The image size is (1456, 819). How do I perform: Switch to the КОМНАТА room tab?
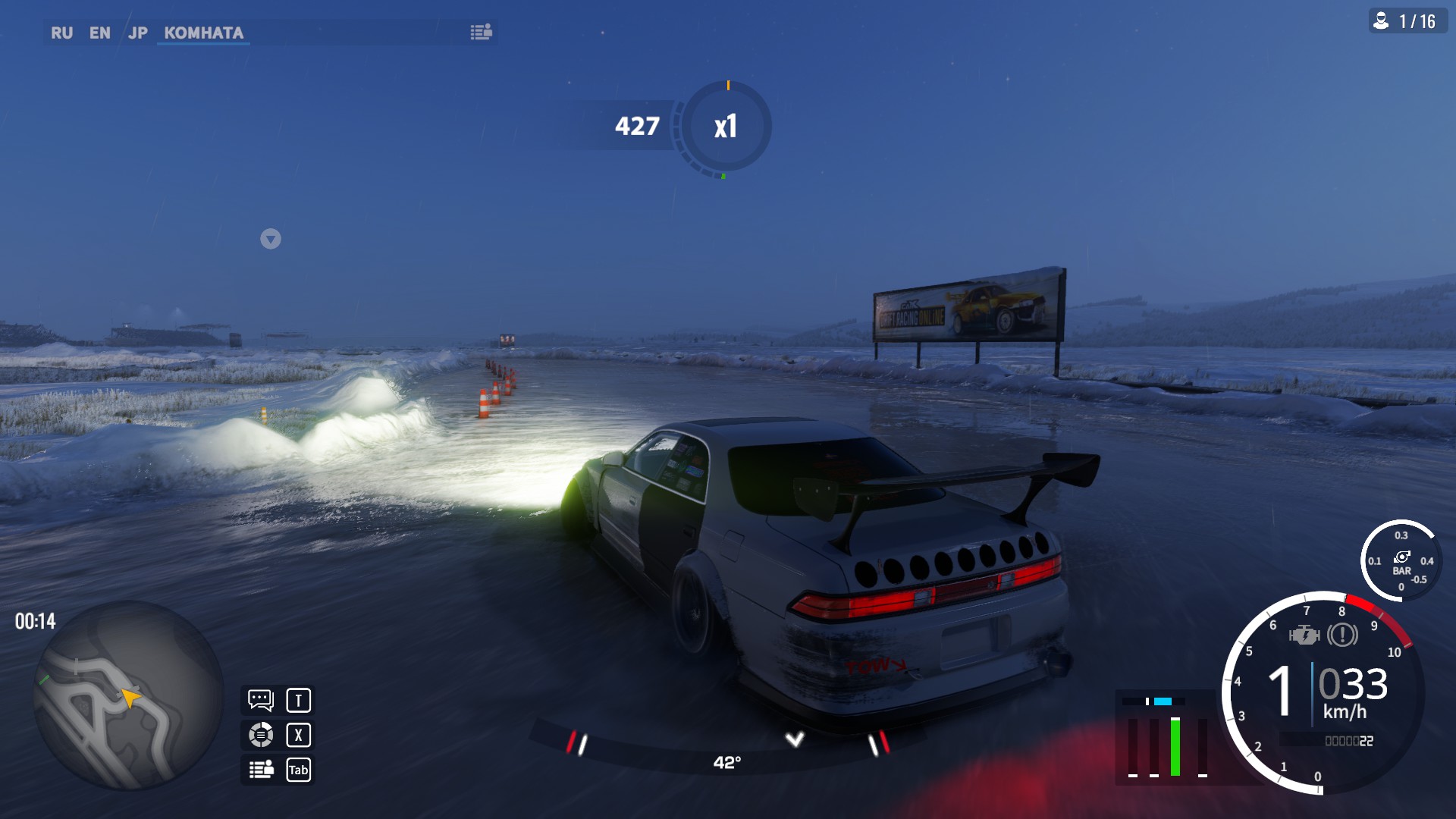pyautogui.click(x=203, y=33)
